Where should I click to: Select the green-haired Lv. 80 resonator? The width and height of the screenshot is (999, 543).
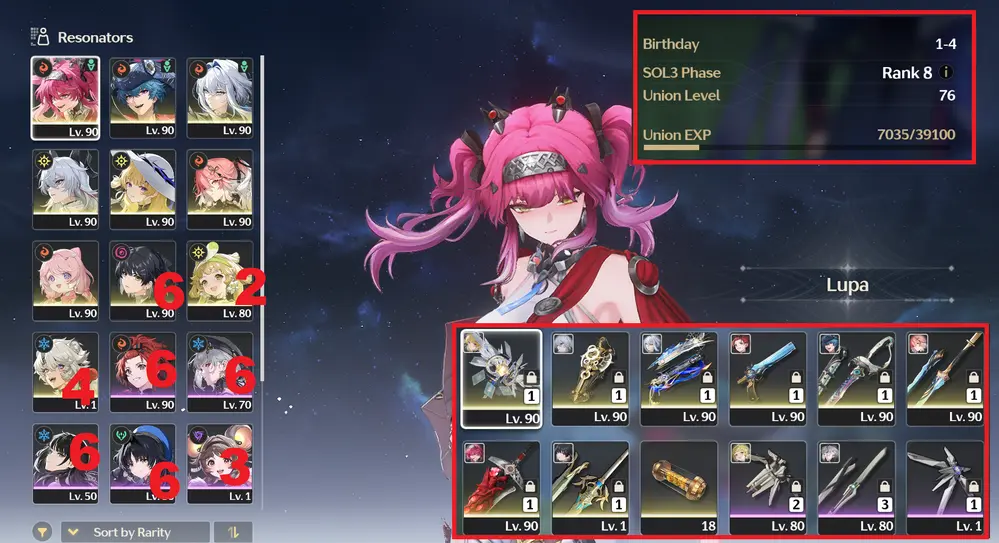pyautogui.click(x=219, y=280)
